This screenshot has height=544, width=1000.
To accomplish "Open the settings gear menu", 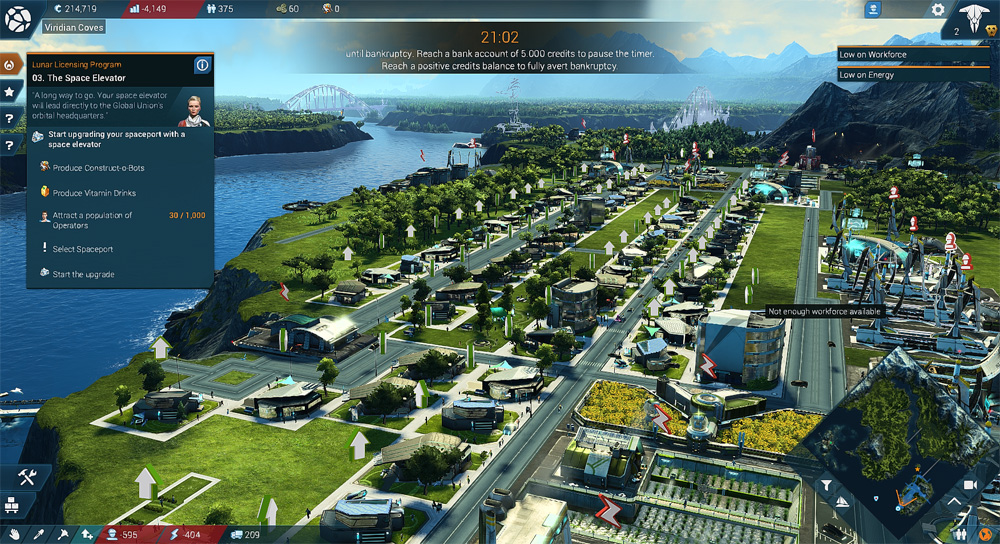I will pos(938,10).
